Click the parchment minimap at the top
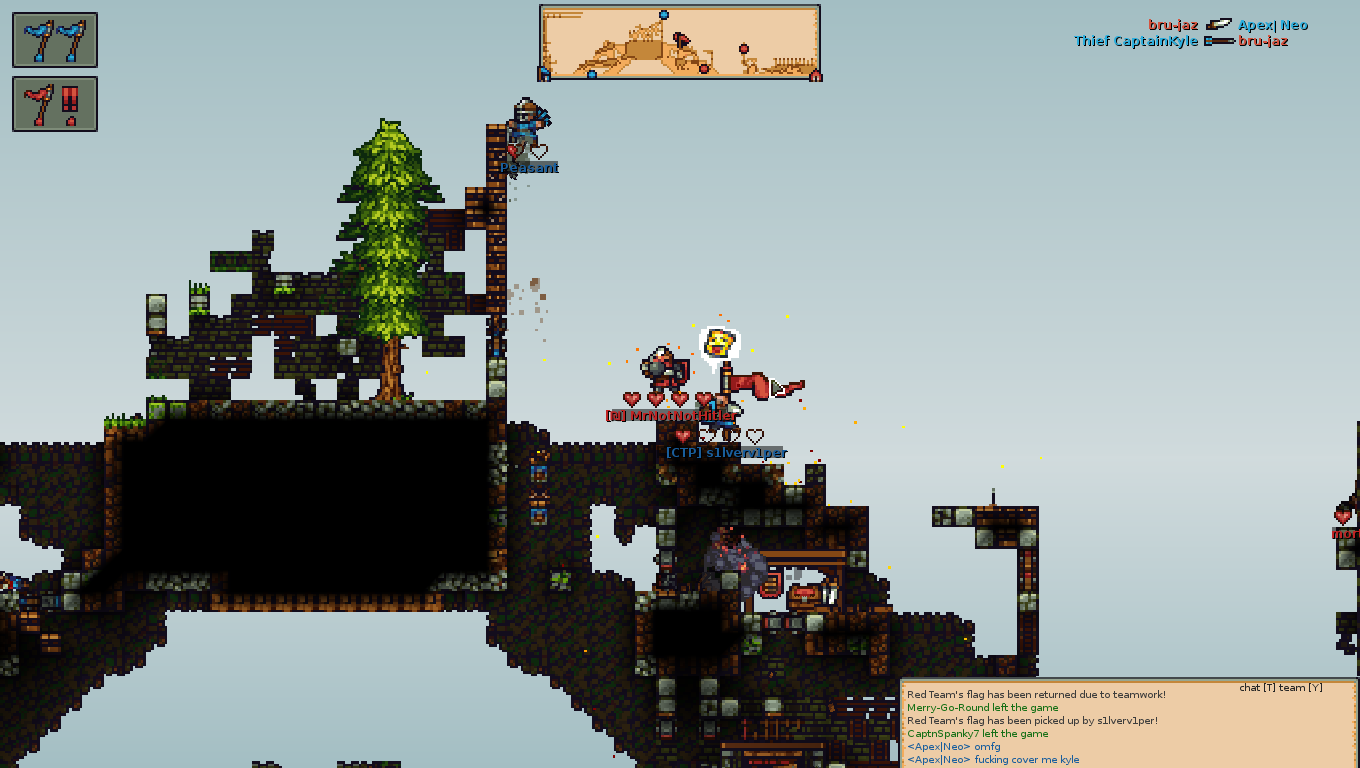Image resolution: width=1360 pixels, height=768 pixels. click(680, 42)
